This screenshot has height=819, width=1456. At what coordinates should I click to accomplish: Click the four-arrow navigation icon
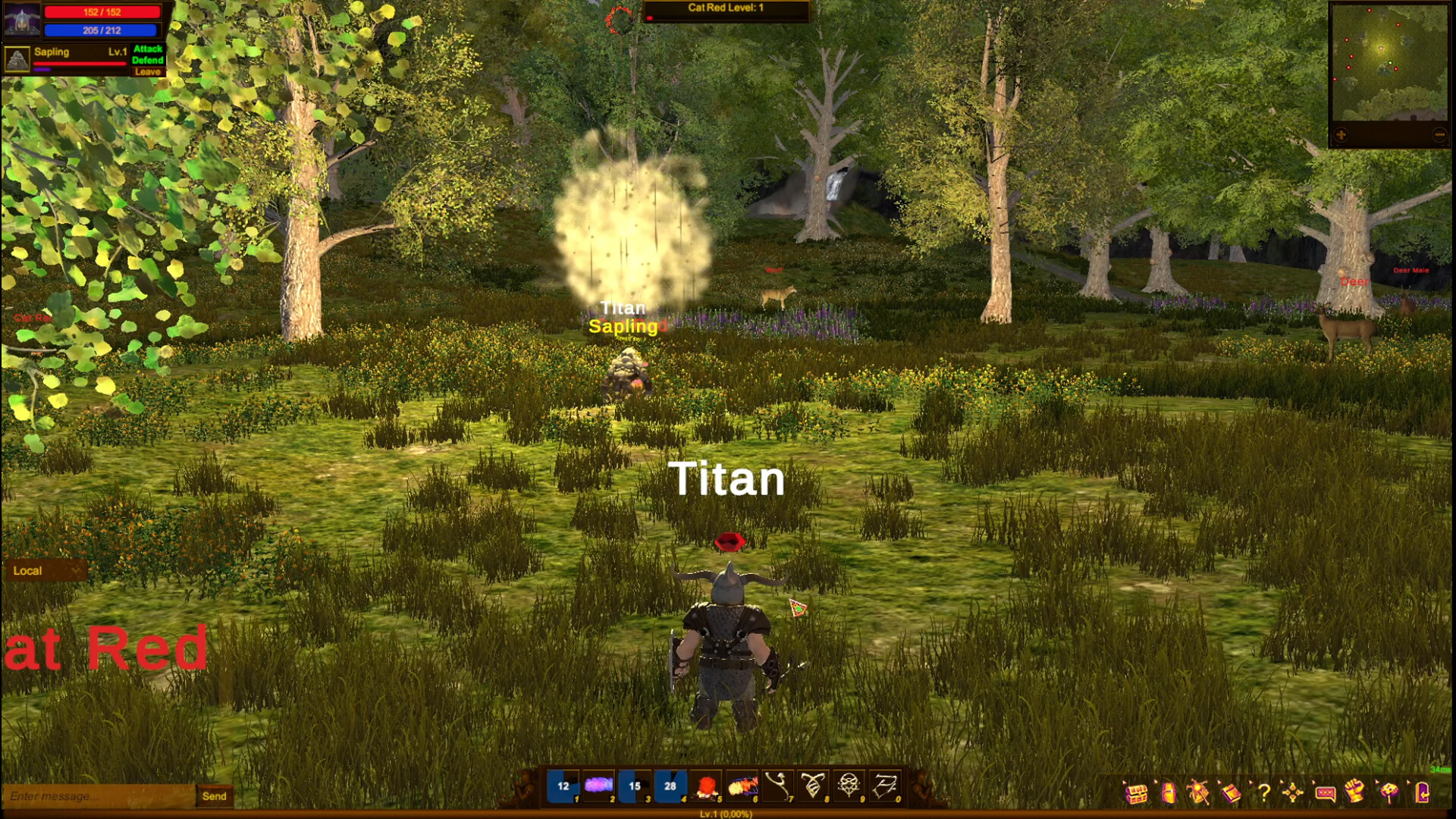point(1293,792)
